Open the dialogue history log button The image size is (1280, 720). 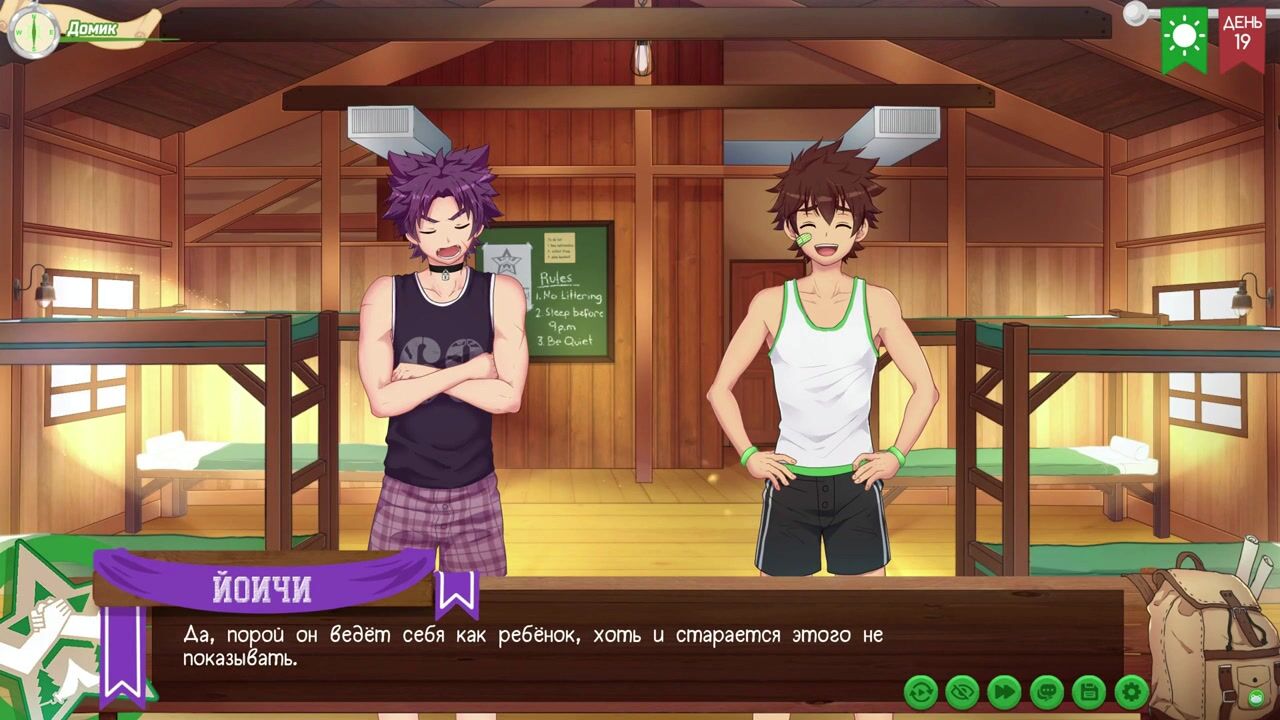pyautogui.click(x=1047, y=691)
